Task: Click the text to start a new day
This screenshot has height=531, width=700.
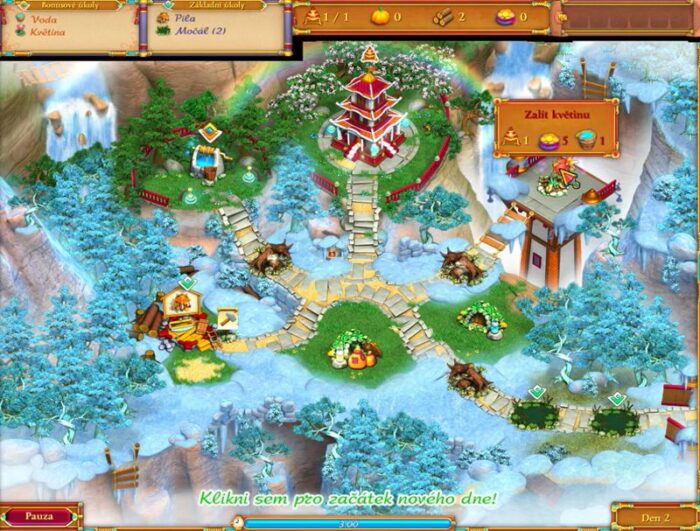Action: point(348,497)
